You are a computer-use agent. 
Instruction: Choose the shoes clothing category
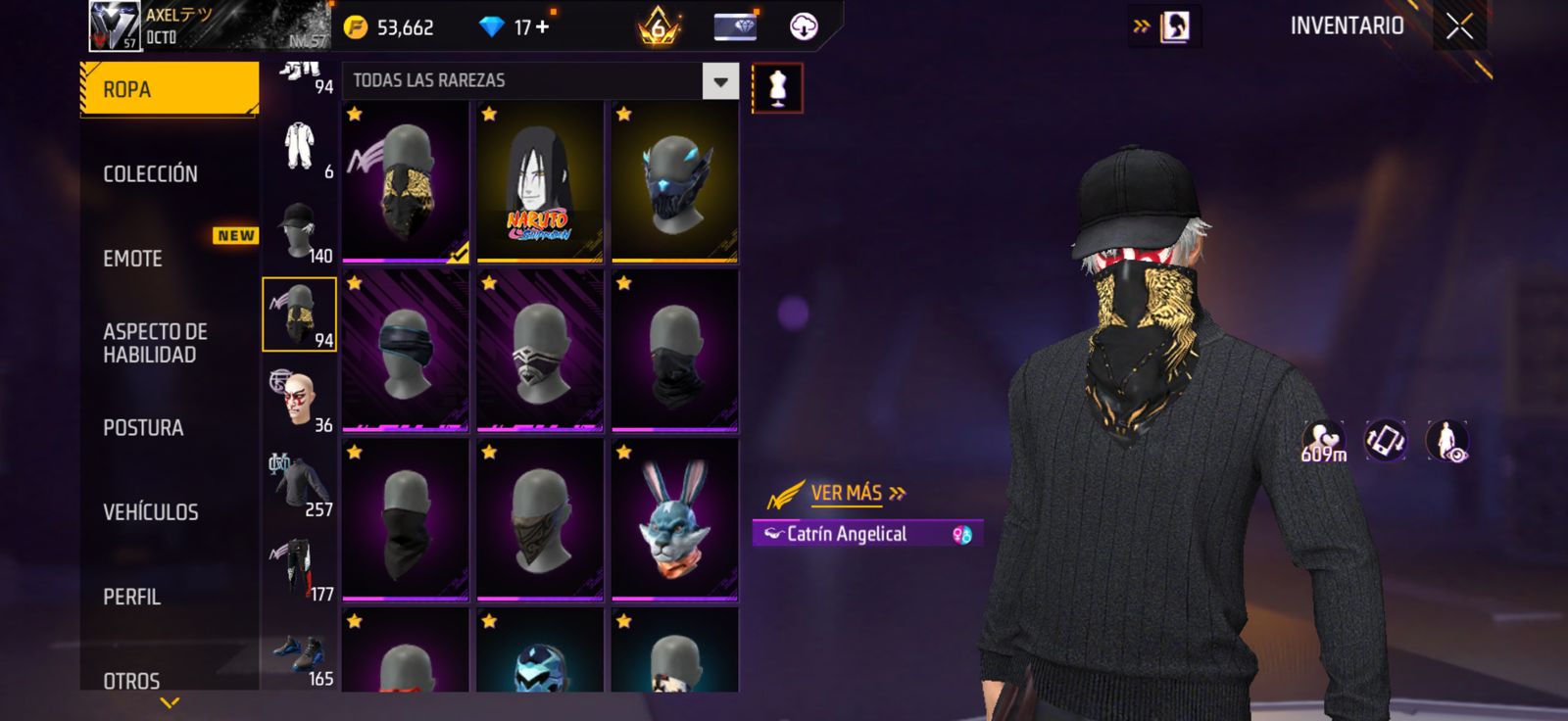pos(299,654)
